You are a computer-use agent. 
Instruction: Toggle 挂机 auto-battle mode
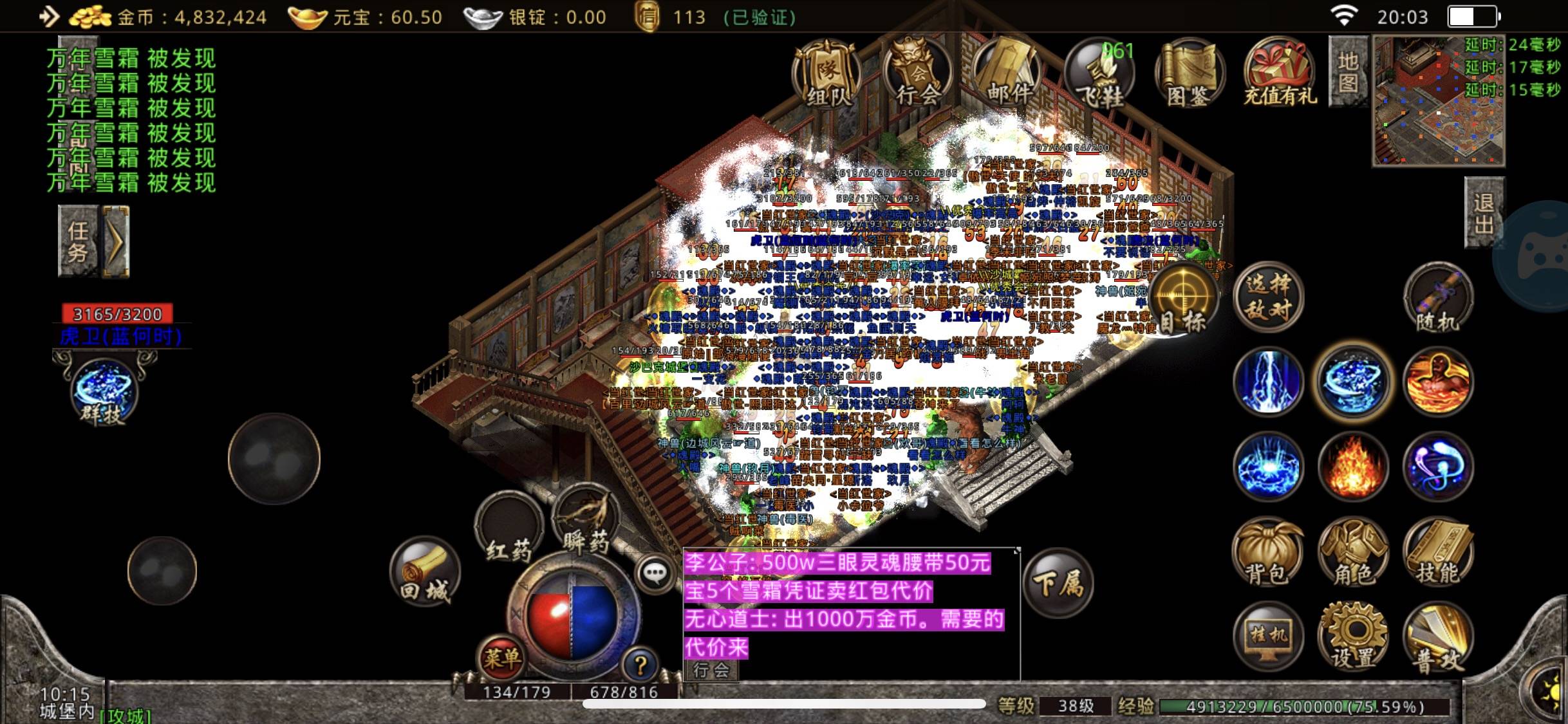[1268, 637]
